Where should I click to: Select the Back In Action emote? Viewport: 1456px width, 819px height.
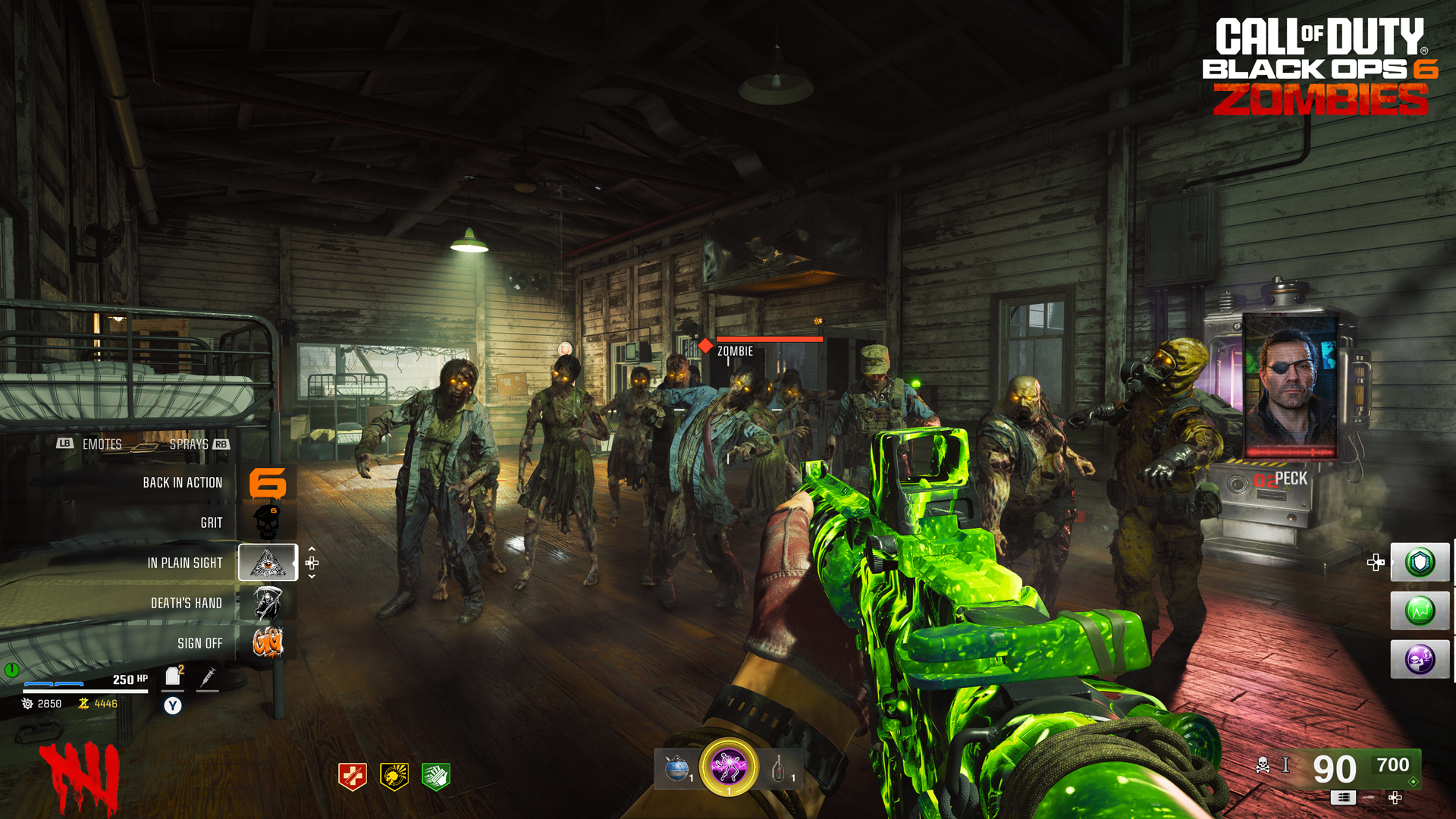click(182, 482)
